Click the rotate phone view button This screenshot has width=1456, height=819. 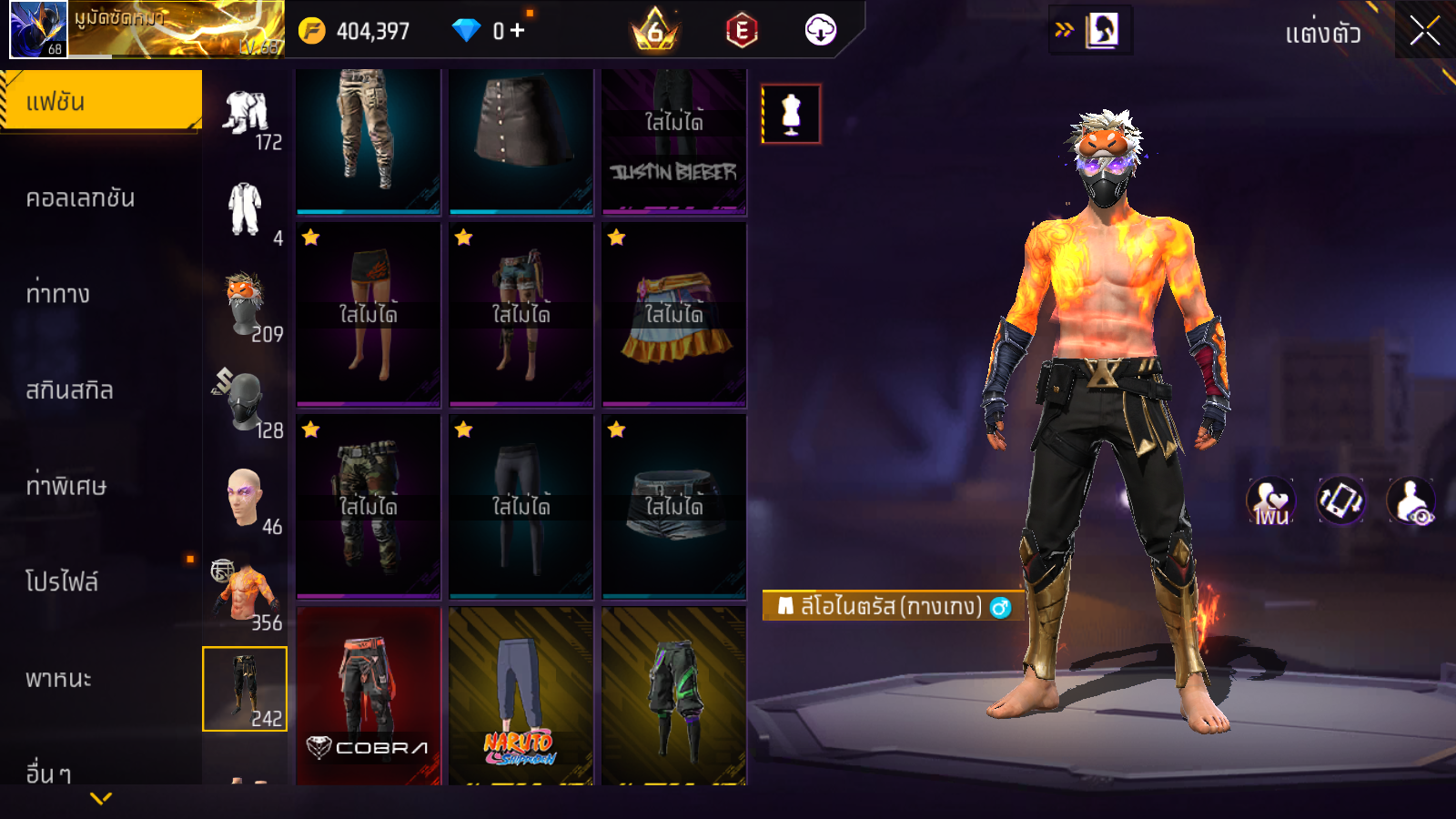tap(1341, 500)
